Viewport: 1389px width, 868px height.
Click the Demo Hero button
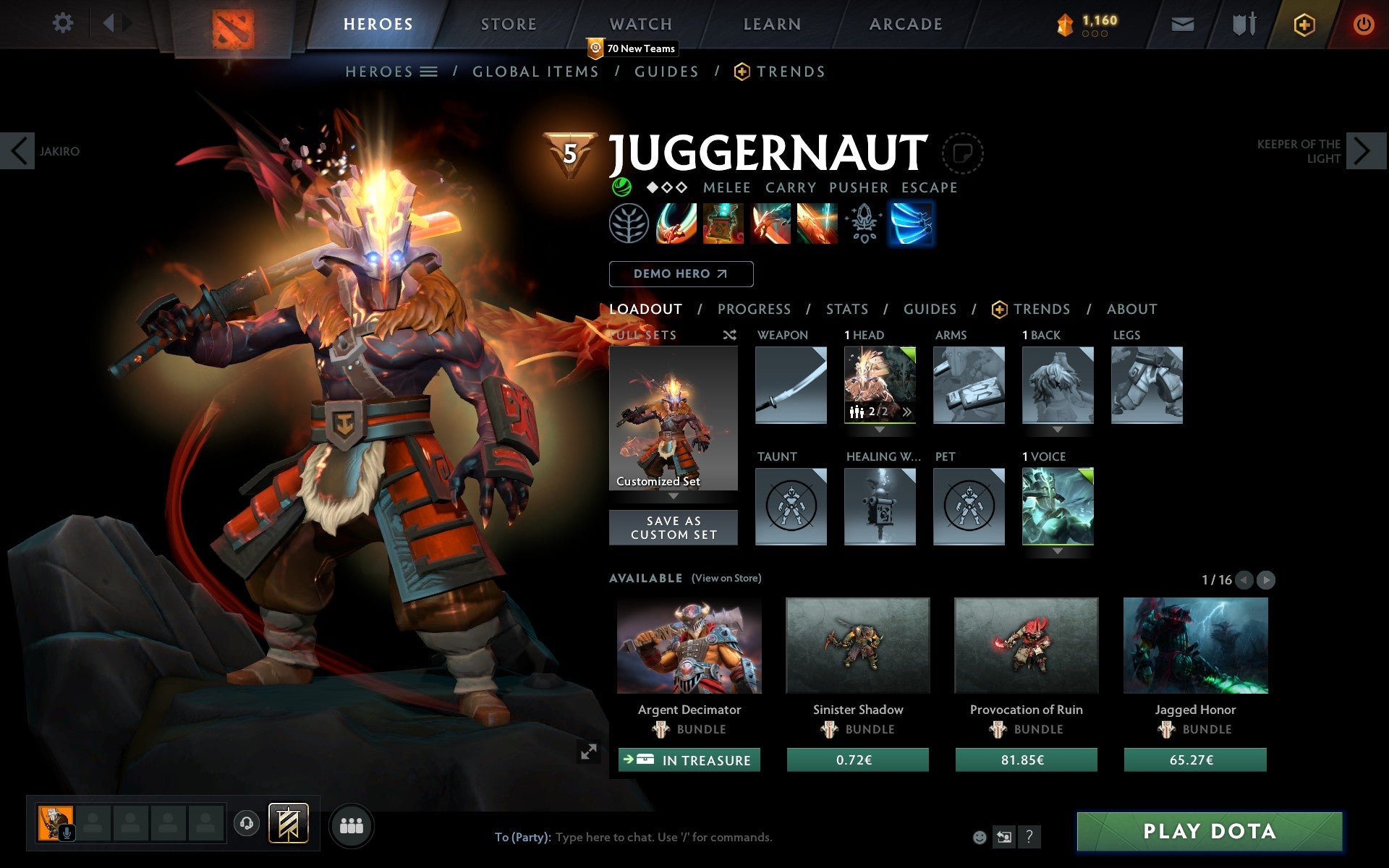pos(681,274)
